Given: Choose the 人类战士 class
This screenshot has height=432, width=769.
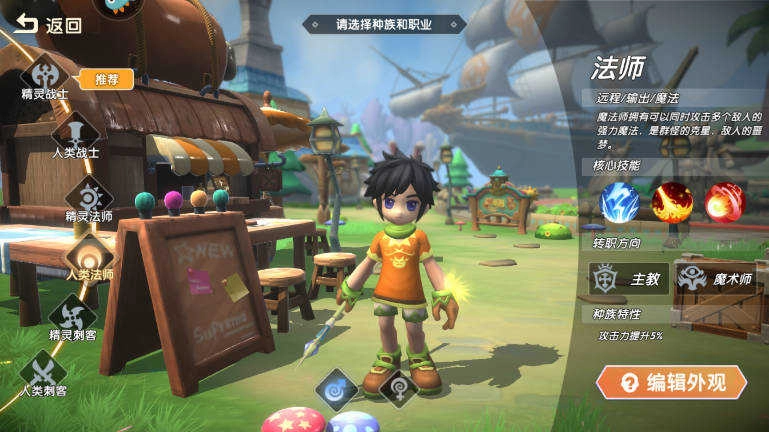Looking at the screenshot, I should point(76,133).
